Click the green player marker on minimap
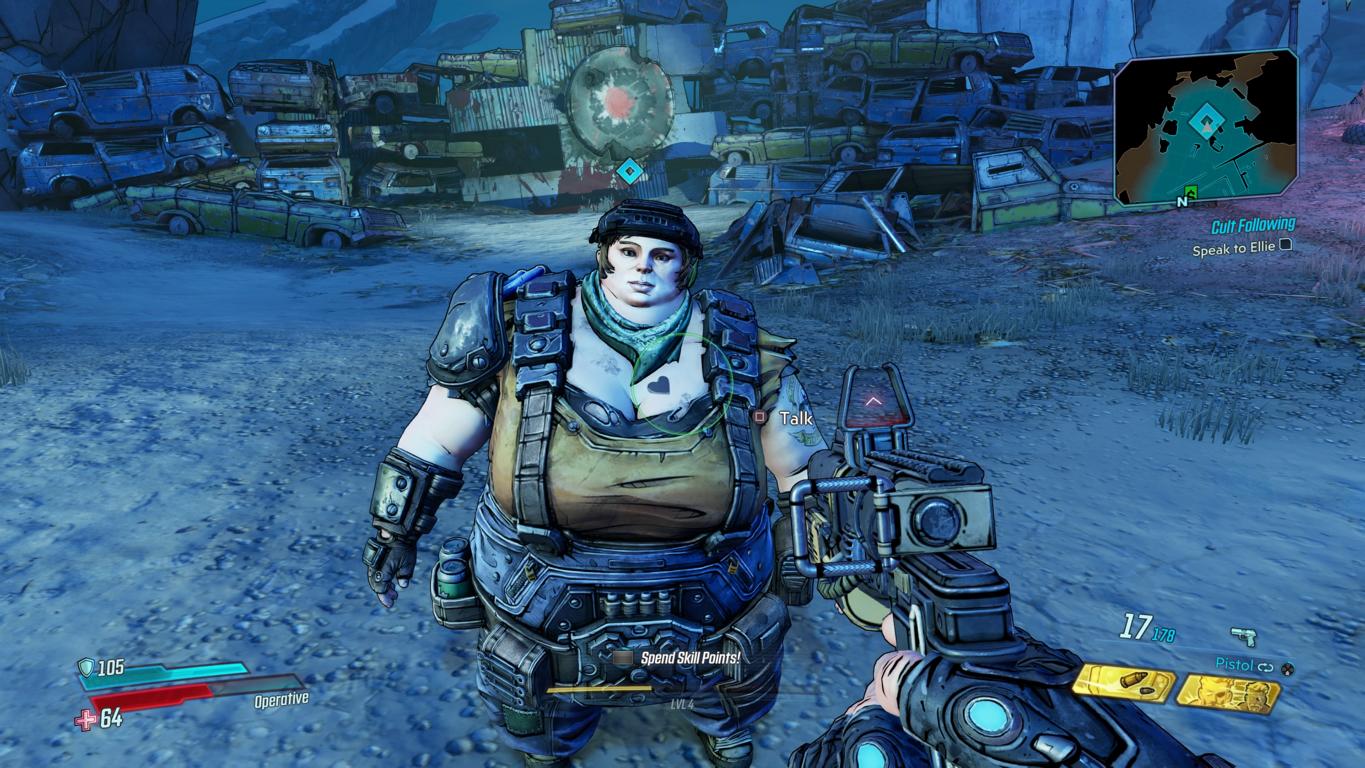The width and height of the screenshot is (1365, 768). pos(1191,190)
